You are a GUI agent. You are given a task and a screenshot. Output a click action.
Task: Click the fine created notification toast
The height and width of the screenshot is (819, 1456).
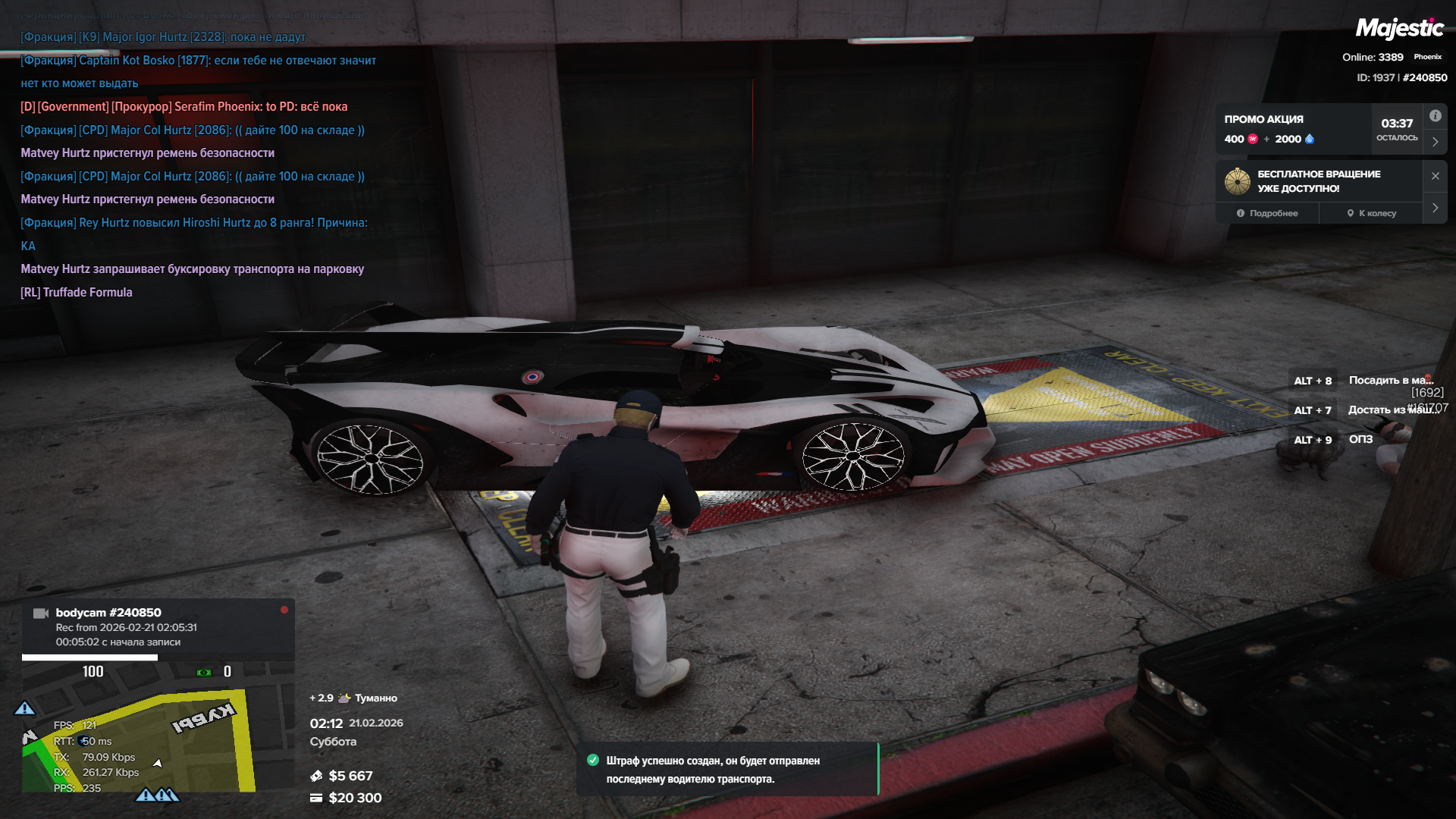[726, 769]
